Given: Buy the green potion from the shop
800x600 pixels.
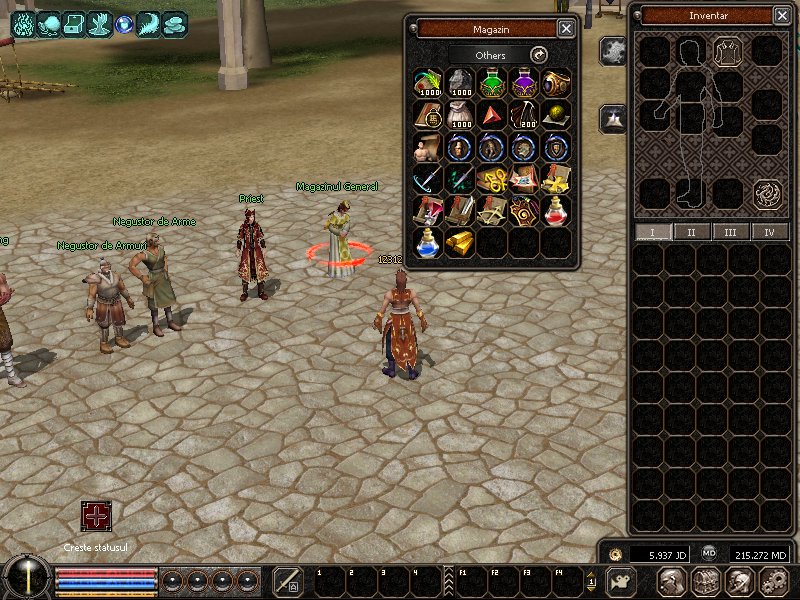Looking at the screenshot, I should click(x=491, y=83).
